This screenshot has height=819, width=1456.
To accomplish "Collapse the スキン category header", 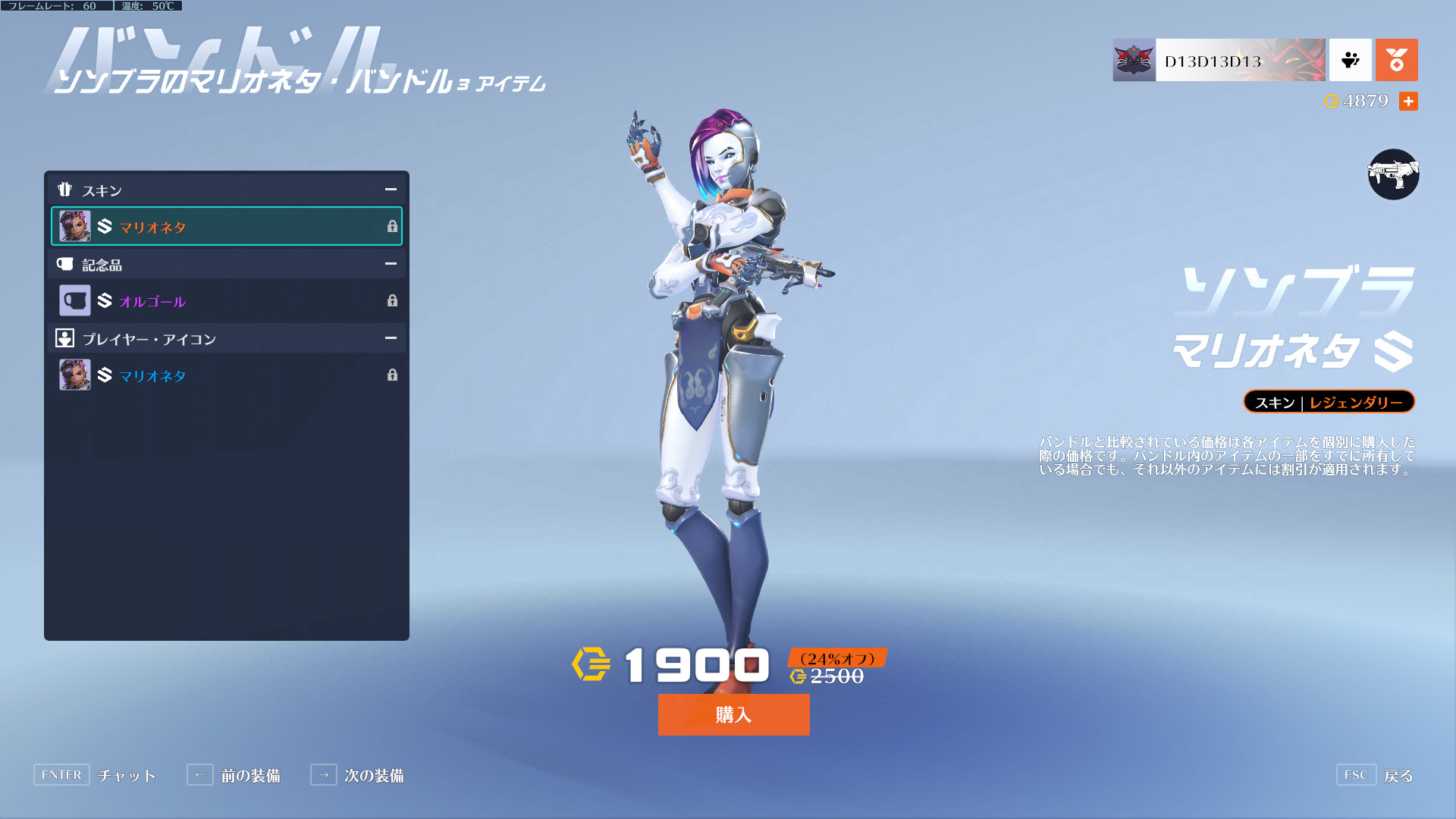I will tap(390, 190).
